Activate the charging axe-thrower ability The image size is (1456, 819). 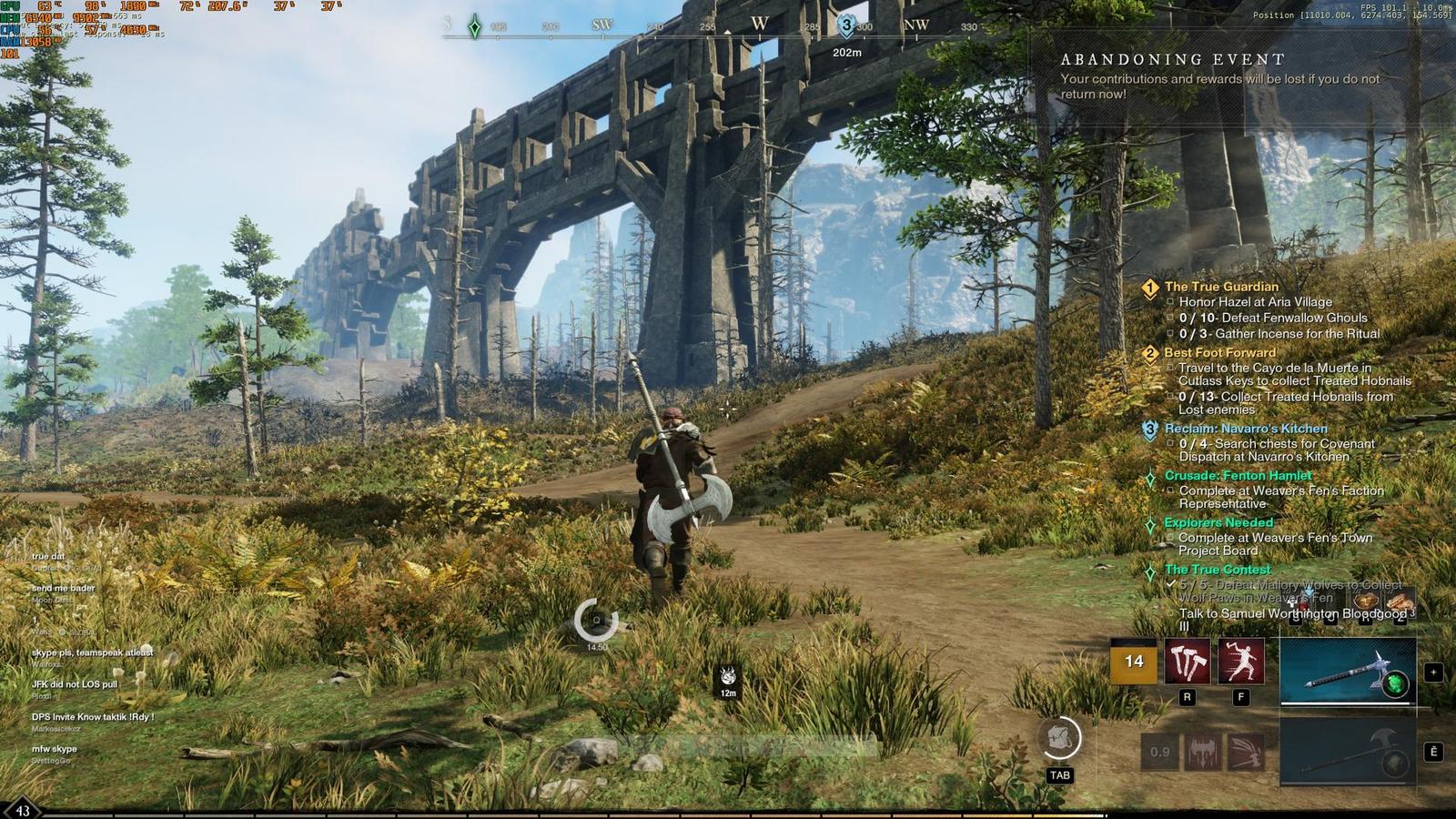coord(1241,662)
